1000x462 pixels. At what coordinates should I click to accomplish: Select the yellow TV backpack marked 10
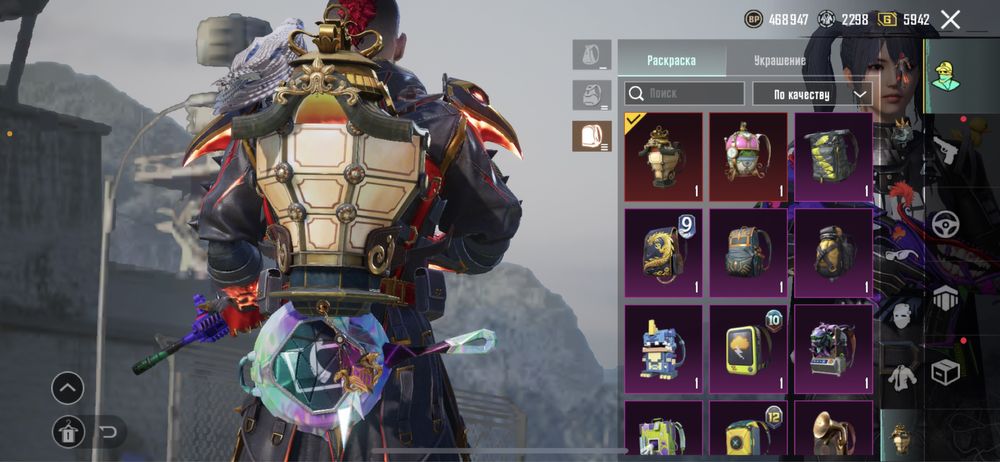click(x=748, y=349)
